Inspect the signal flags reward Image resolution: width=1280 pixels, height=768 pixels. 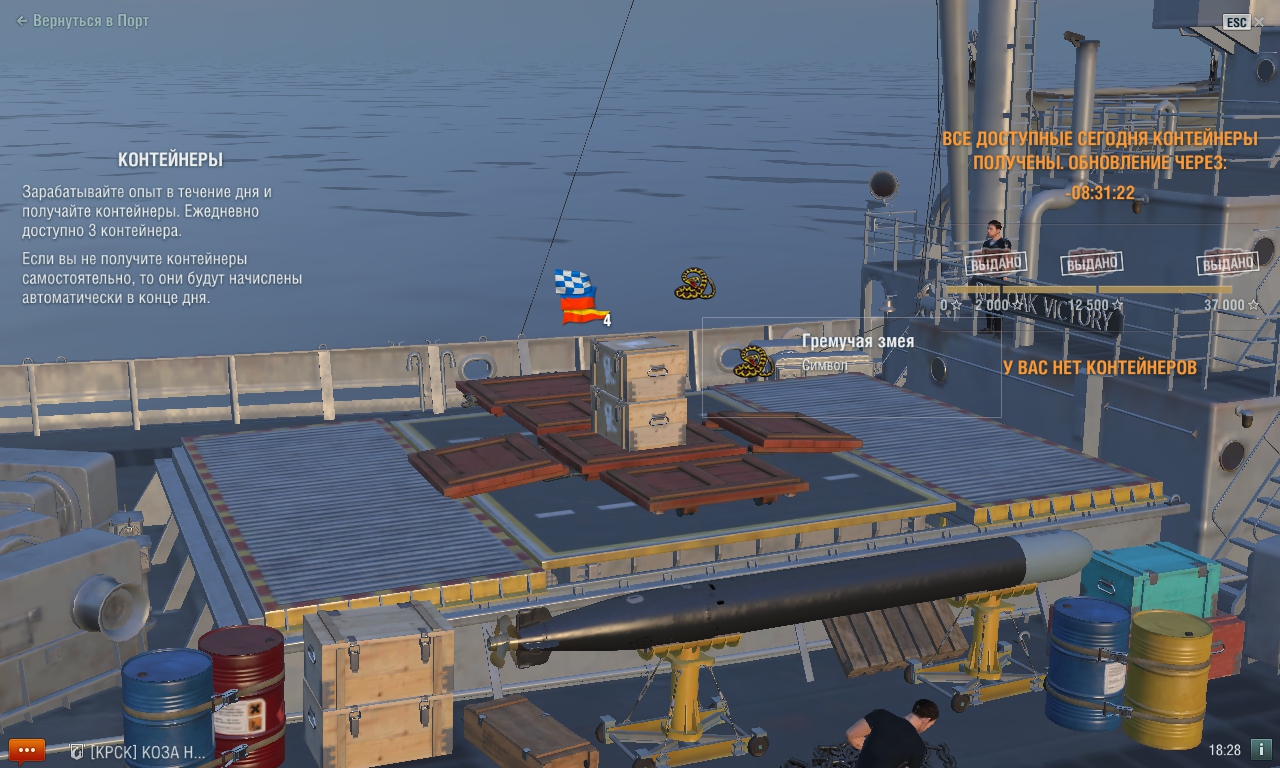pos(577,297)
